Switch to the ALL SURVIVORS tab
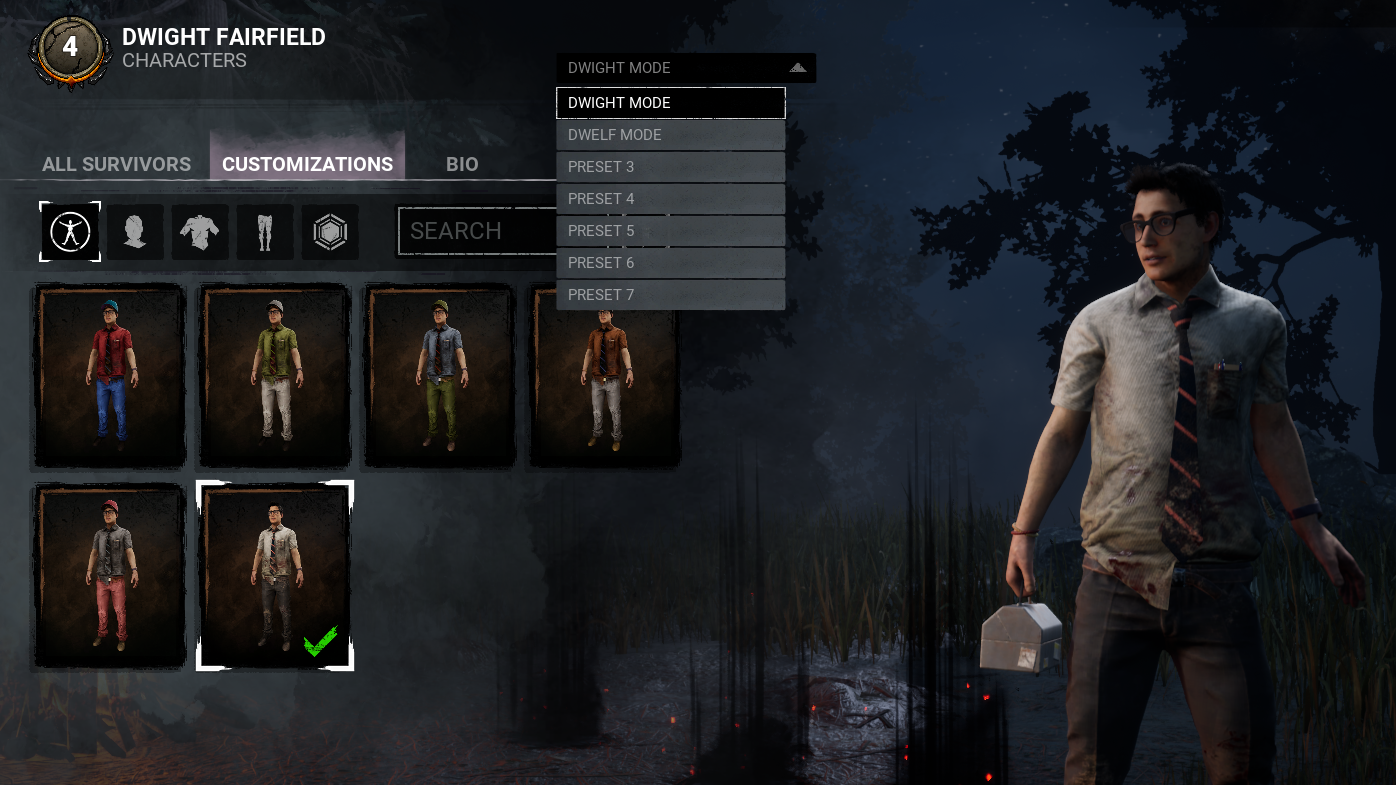 (x=116, y=164)
